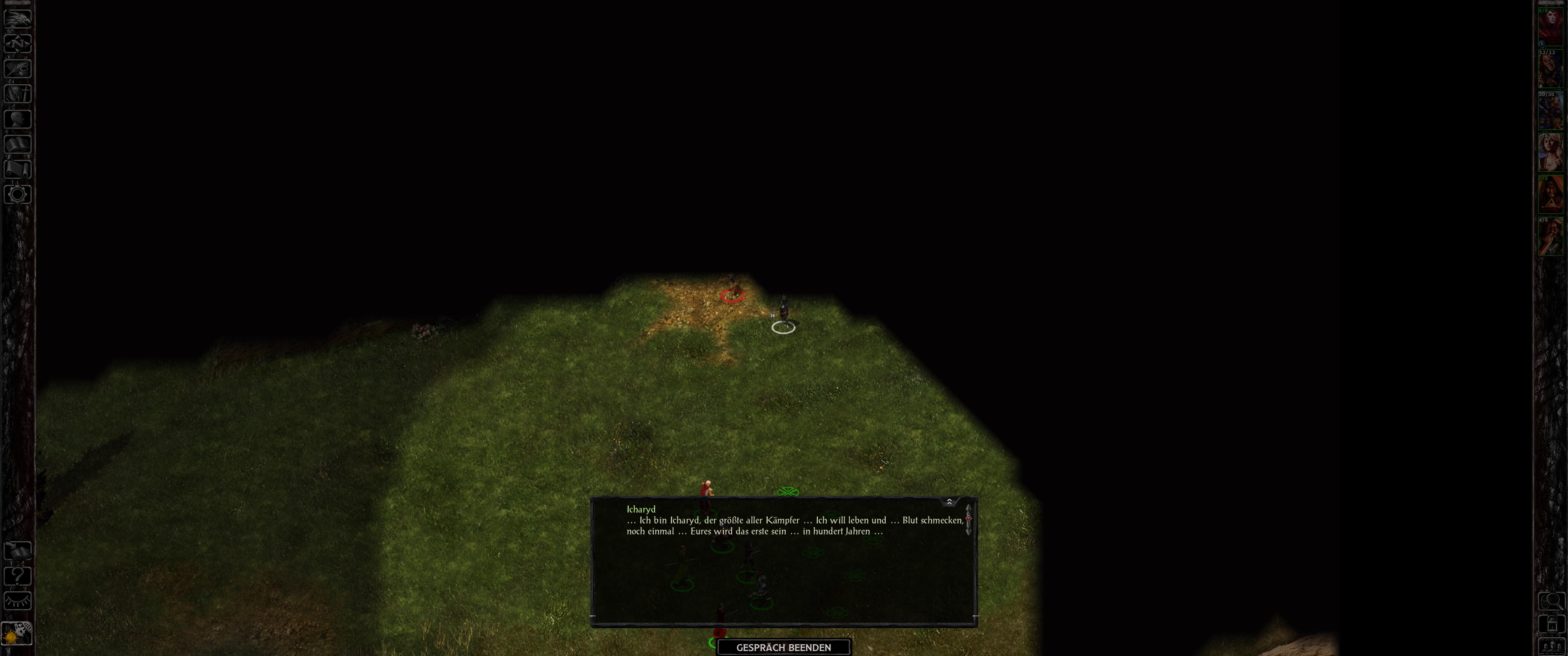Screen dimensions: 1568x656
Task: Select the party portrait showing 4/4
Action: 1551,237
